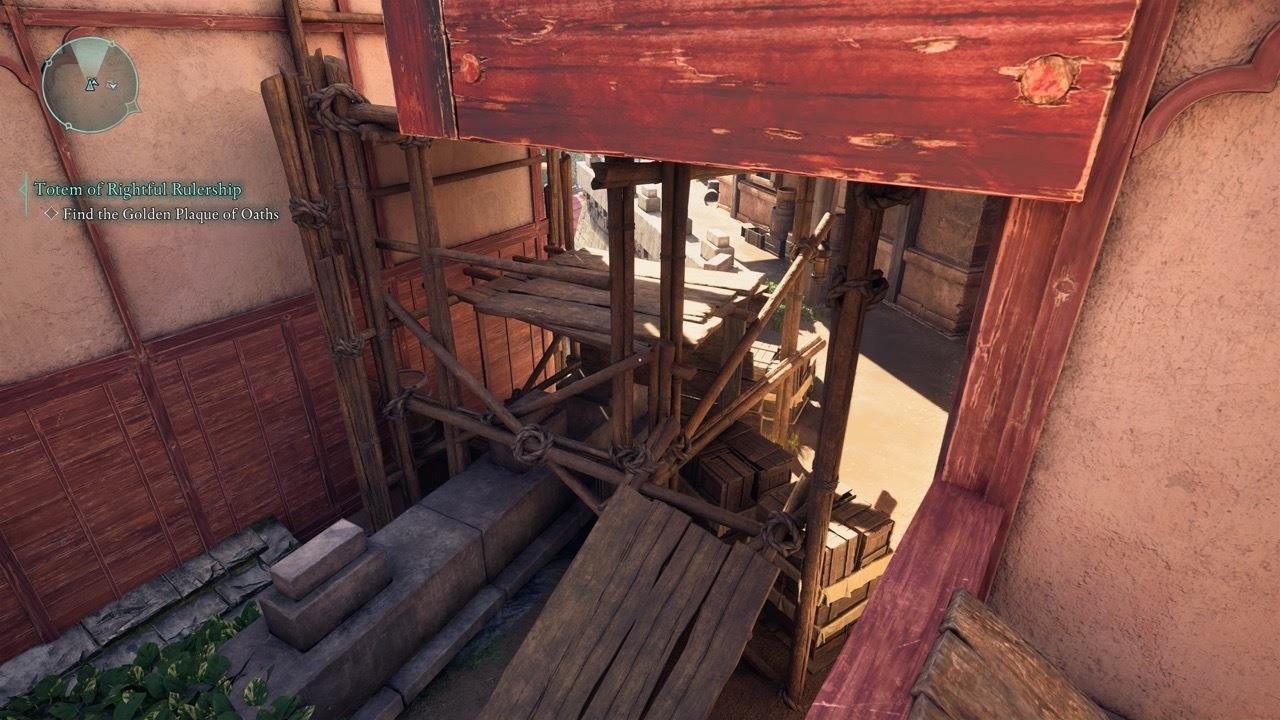
Task: Click the top compass notch of the minimap
Action: (113, 44)
